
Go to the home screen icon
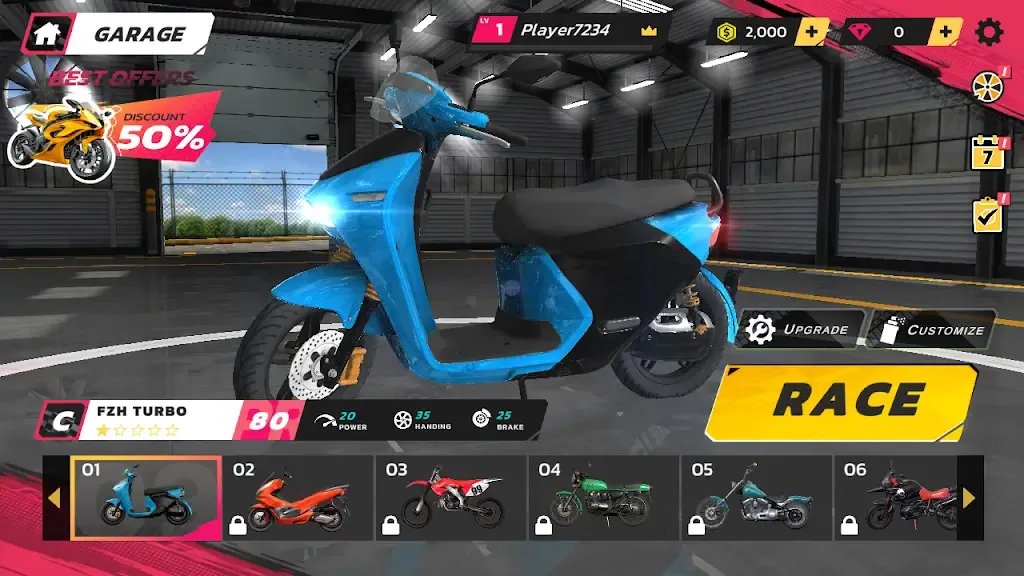pyautogui.click(x=46, y=33)
